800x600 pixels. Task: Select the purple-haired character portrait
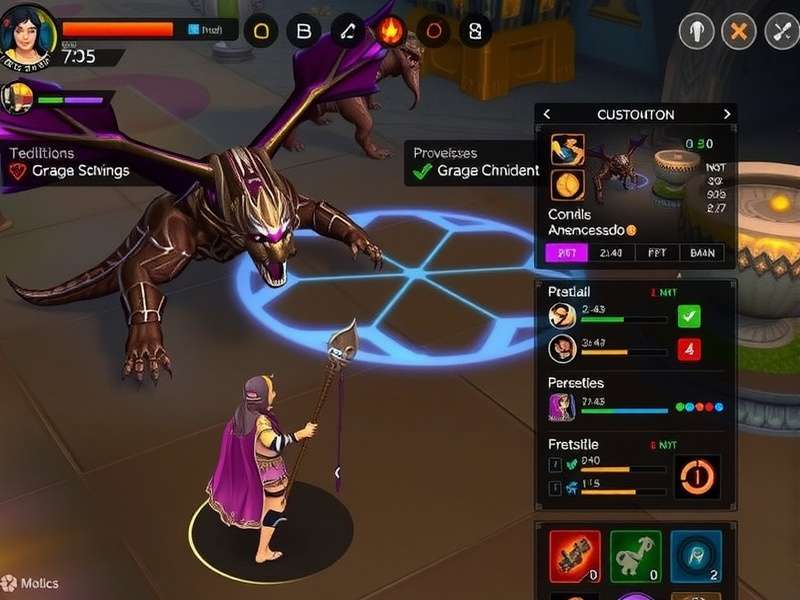tap(561, 406)
